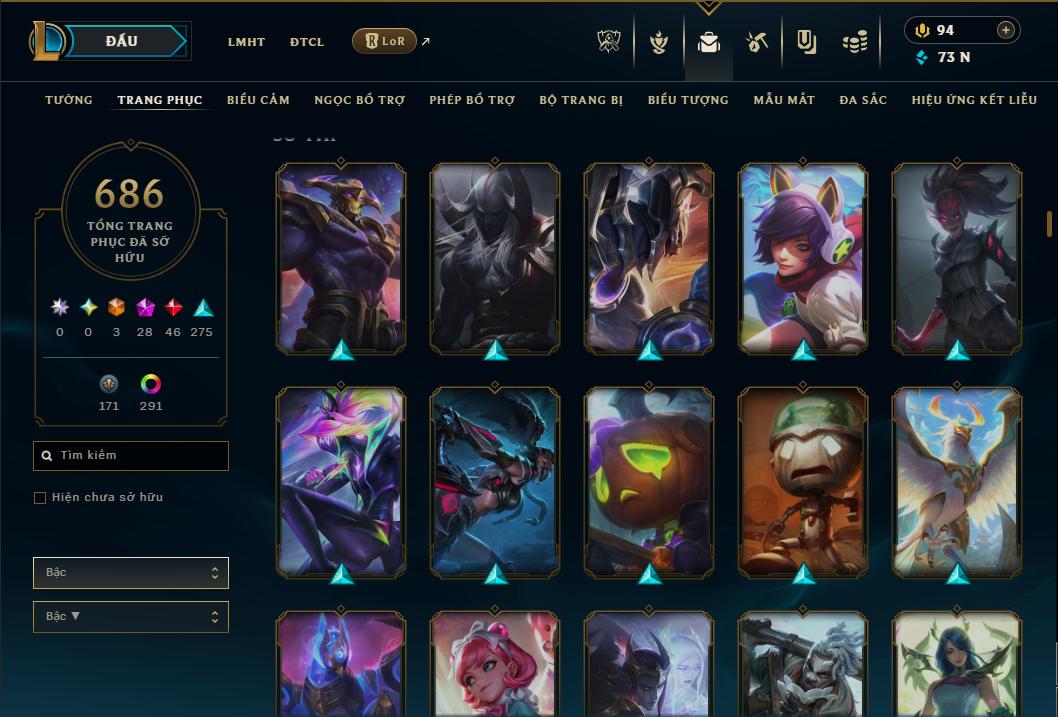
Task: Choose the pumpkin head skin card
Action: (649, 482)
